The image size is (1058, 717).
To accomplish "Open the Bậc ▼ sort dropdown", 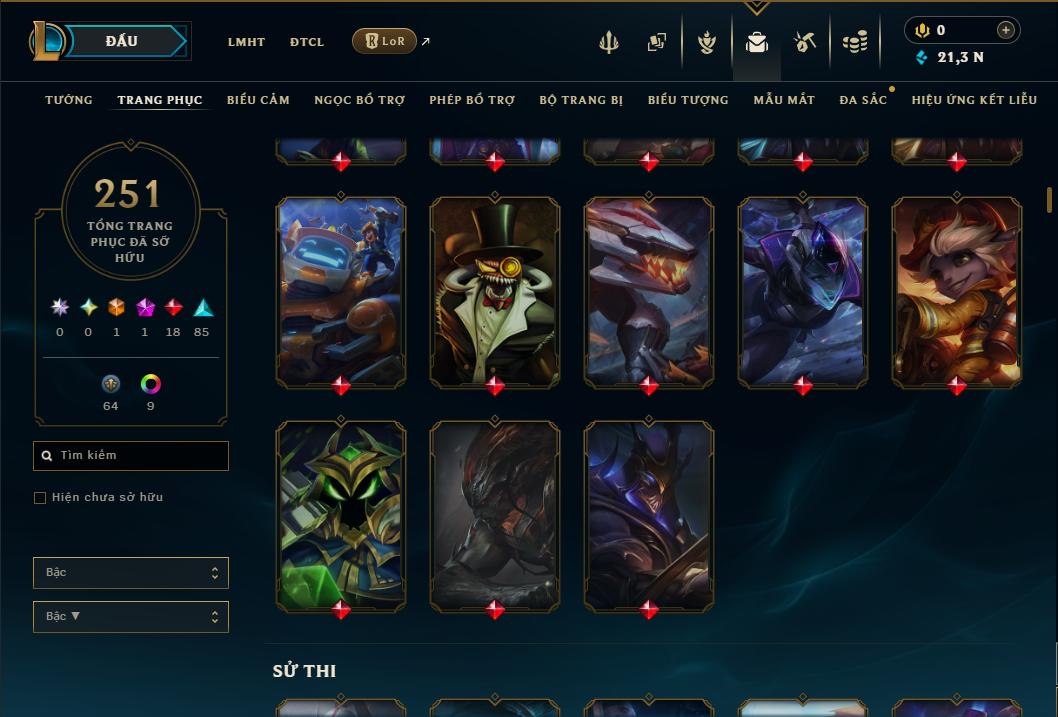I will (131, 617).
